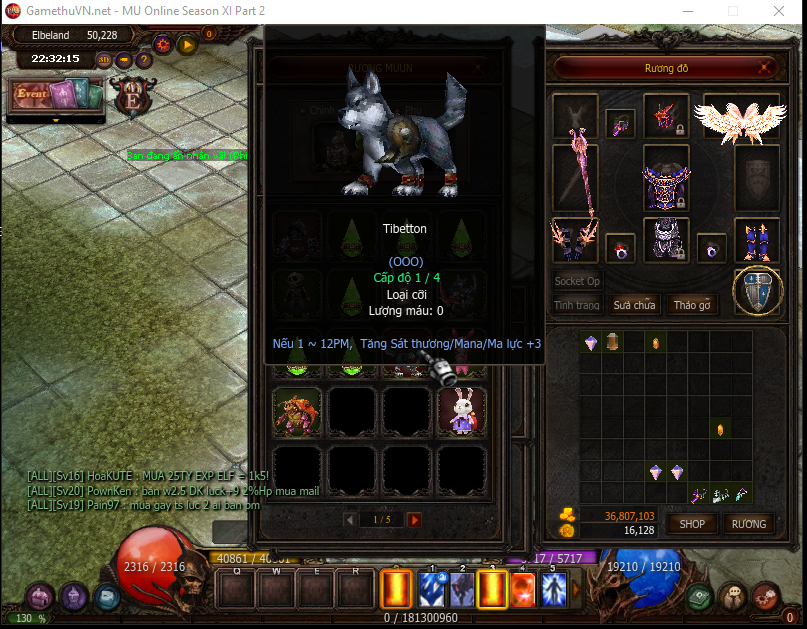Image resolution: width=807 pixels, height=629 pixels.
Task: Activate the fire skill in slot 4
Action: click(522, 589)
